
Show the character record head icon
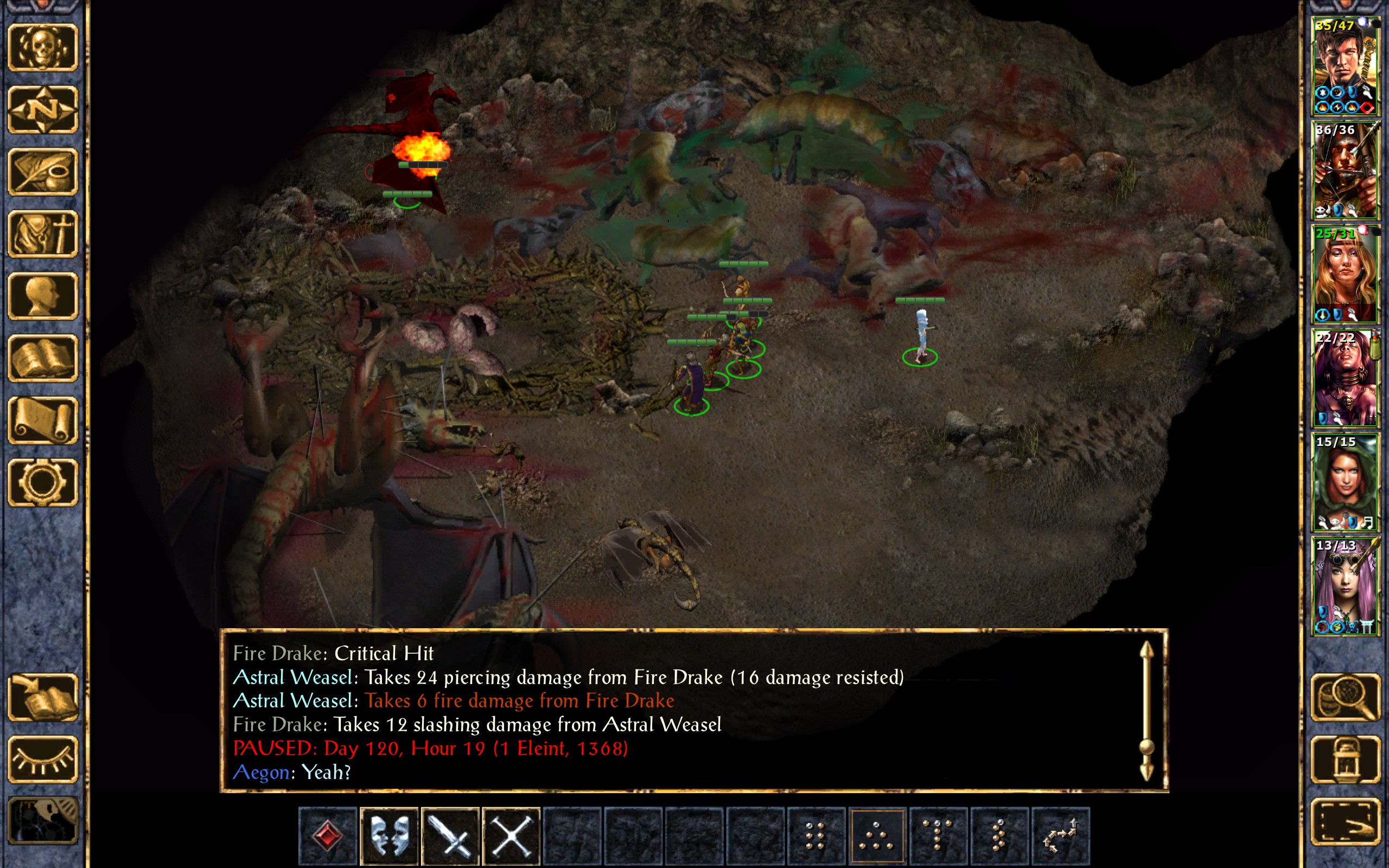(42, 296)
